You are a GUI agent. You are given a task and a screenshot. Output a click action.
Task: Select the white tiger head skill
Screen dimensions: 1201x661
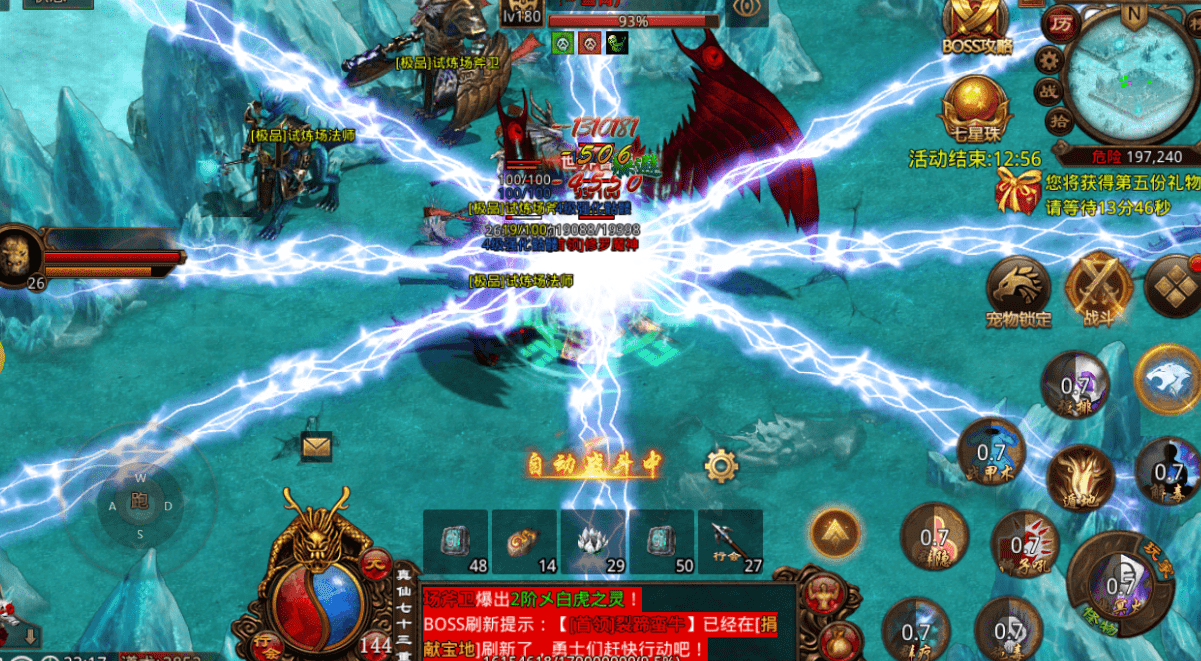[1167, 378]
